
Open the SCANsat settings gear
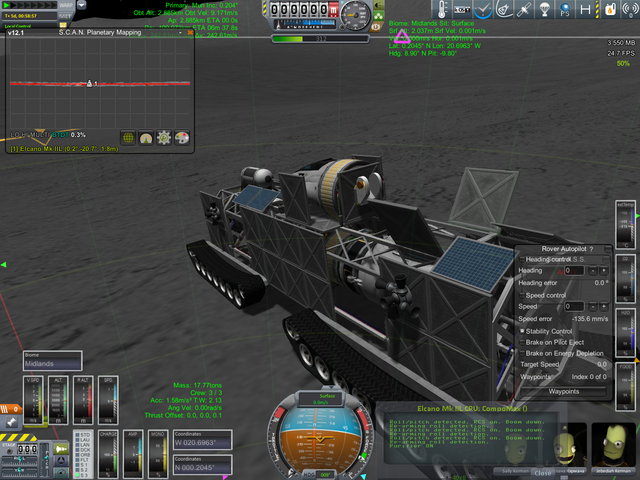click(x=166, y=137)
